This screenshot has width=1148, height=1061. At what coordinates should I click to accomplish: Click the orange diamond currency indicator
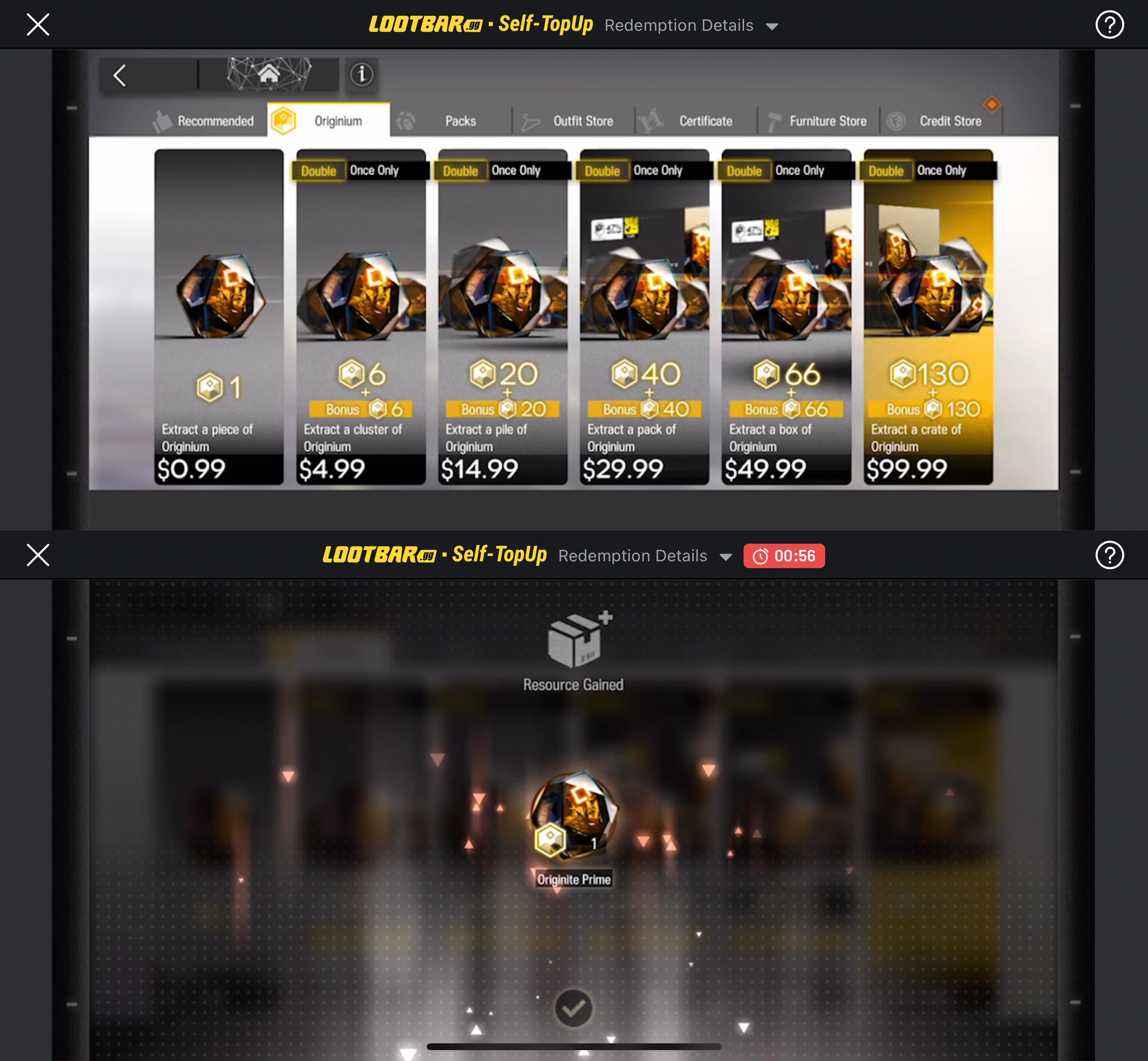point(992,105)
